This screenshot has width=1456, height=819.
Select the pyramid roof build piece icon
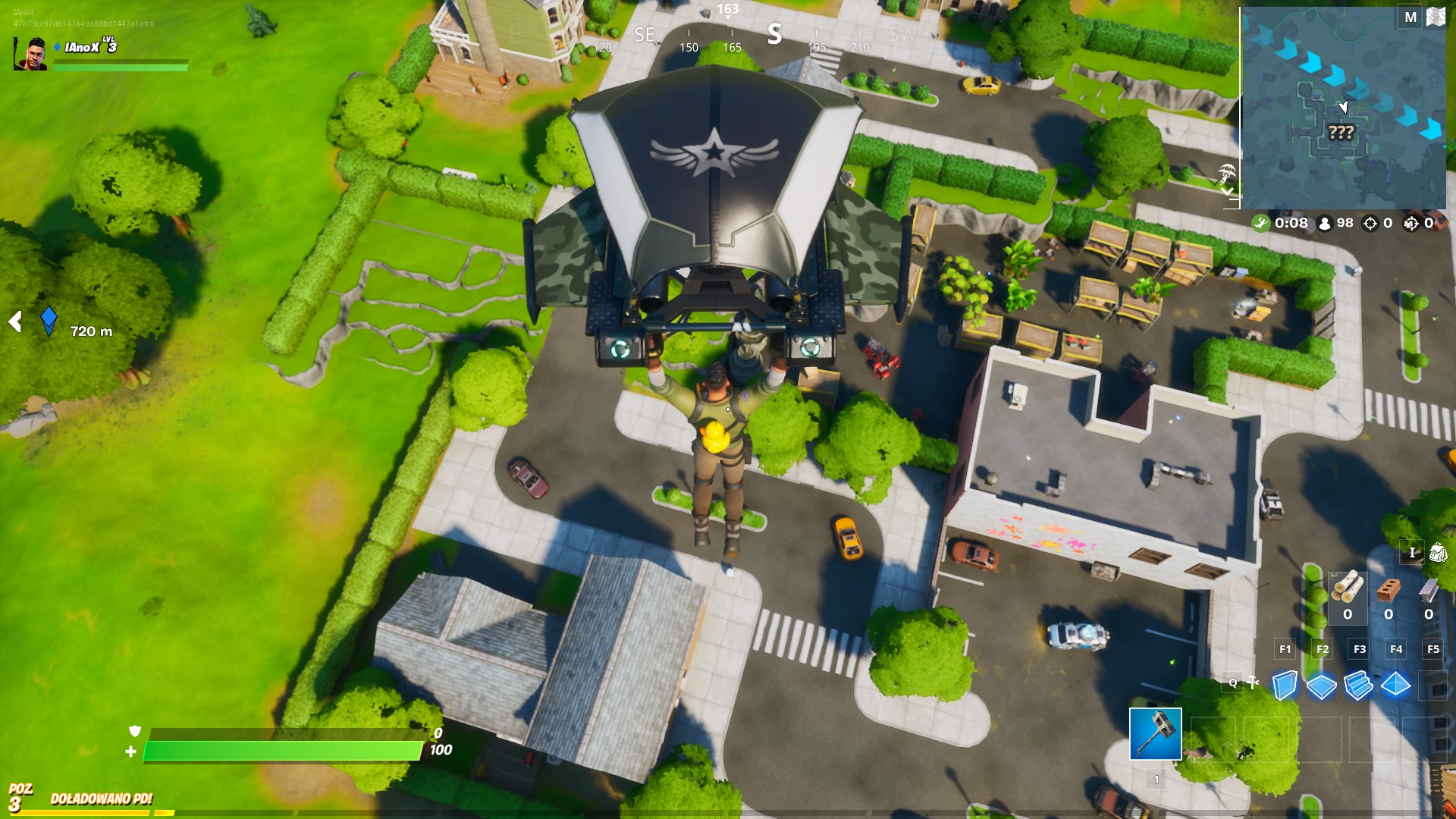pyautogui.click(x=1395, y=685)
